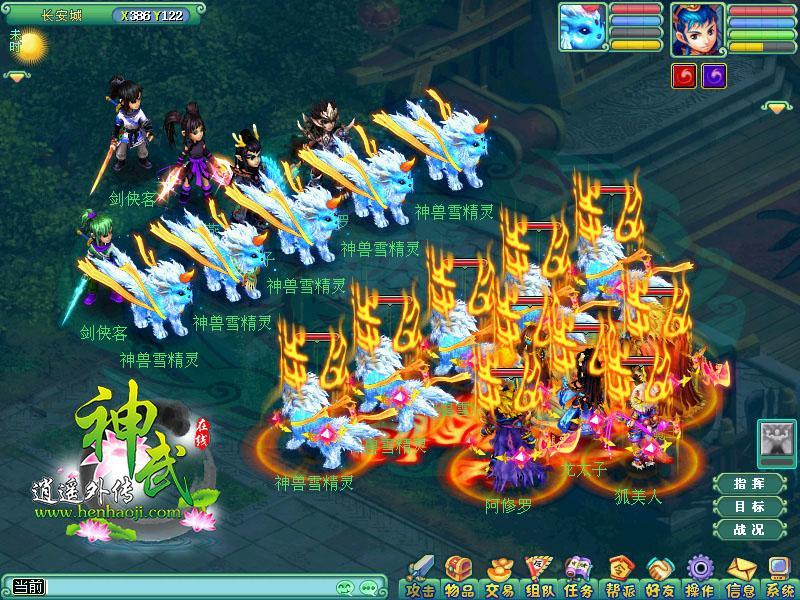Select the 交易 (Trade) gold ingot button
This screenshot has width=800, height=600.
497,581
